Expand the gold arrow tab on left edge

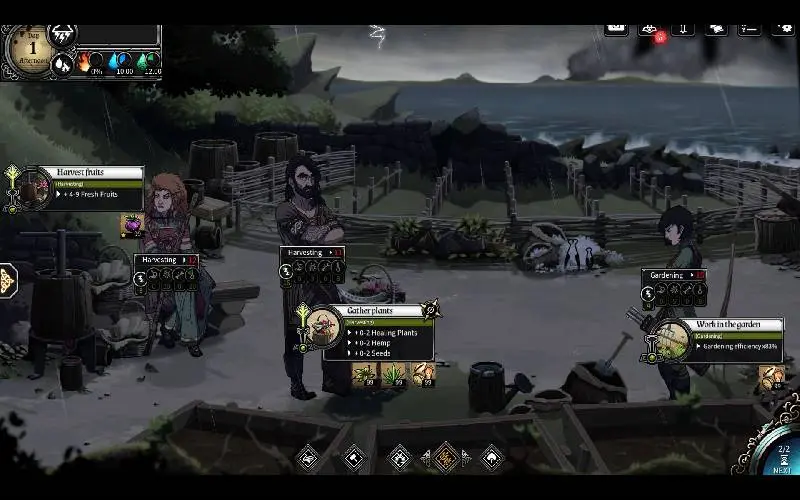(x=6, y=281)
